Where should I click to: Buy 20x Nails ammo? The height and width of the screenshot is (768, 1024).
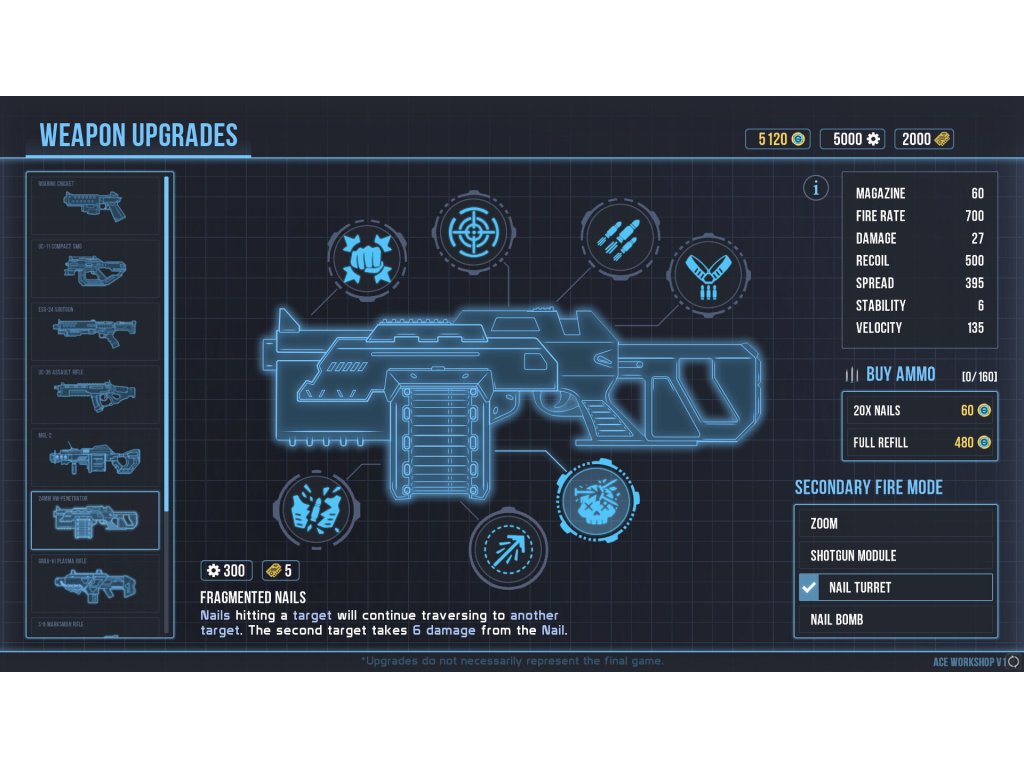(919, 410)
